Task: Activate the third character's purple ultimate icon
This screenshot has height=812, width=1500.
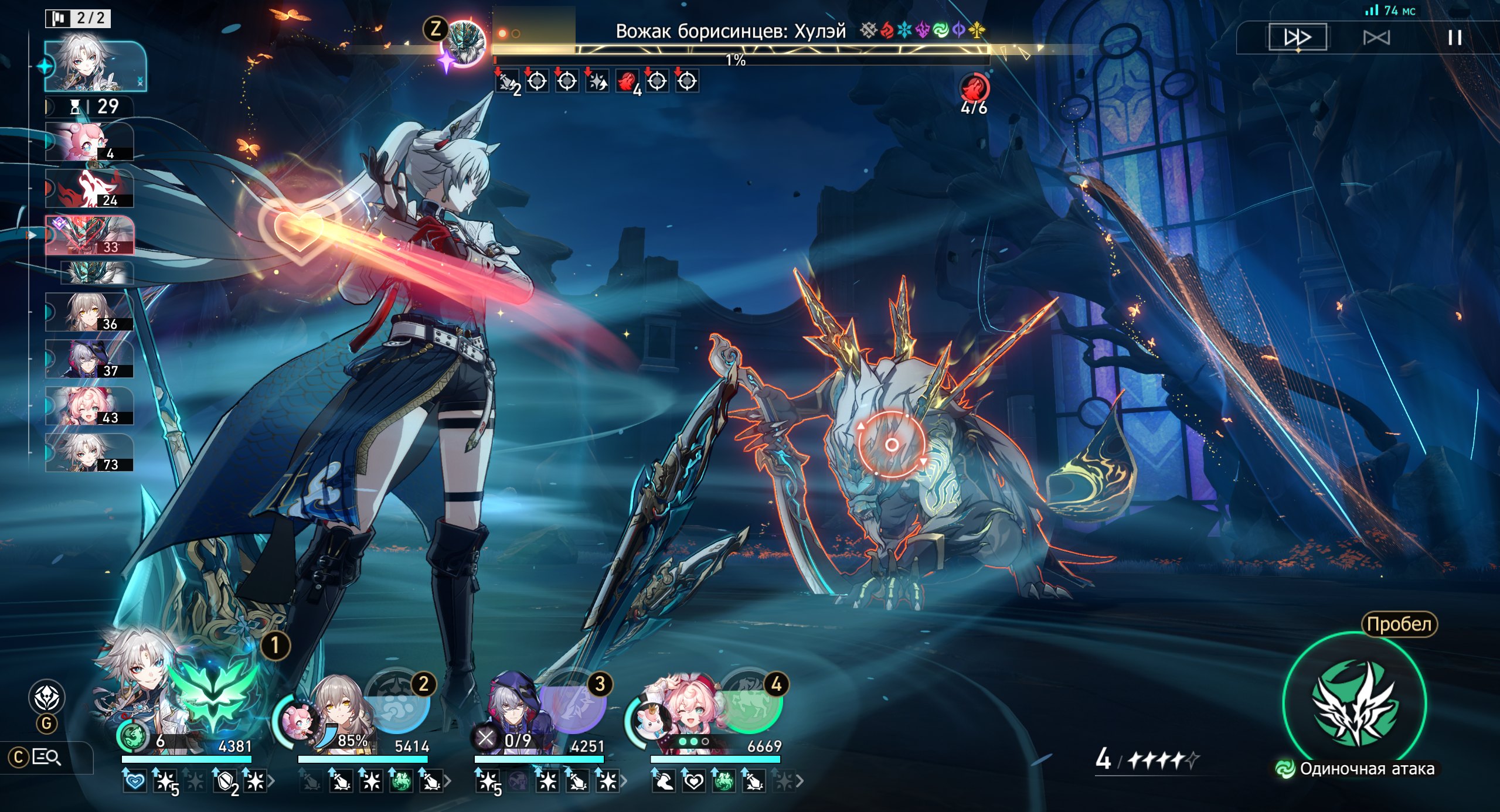Action: pyautogui.click(x=573, y=702)
